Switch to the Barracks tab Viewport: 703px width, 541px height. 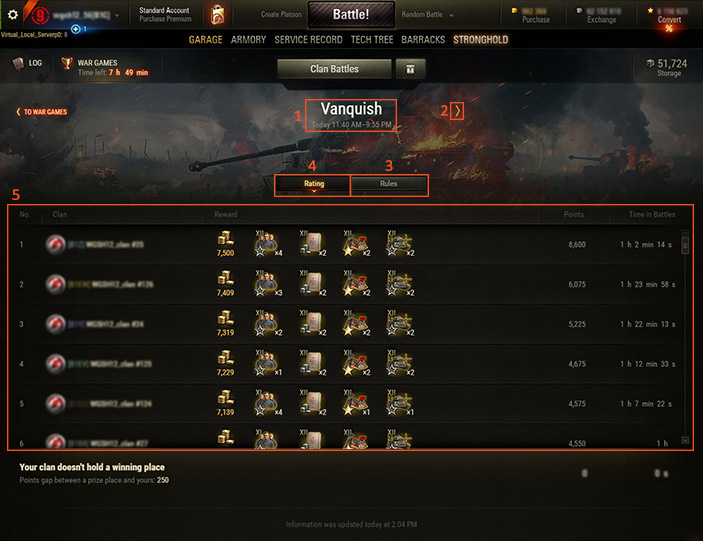coord(423,40)
